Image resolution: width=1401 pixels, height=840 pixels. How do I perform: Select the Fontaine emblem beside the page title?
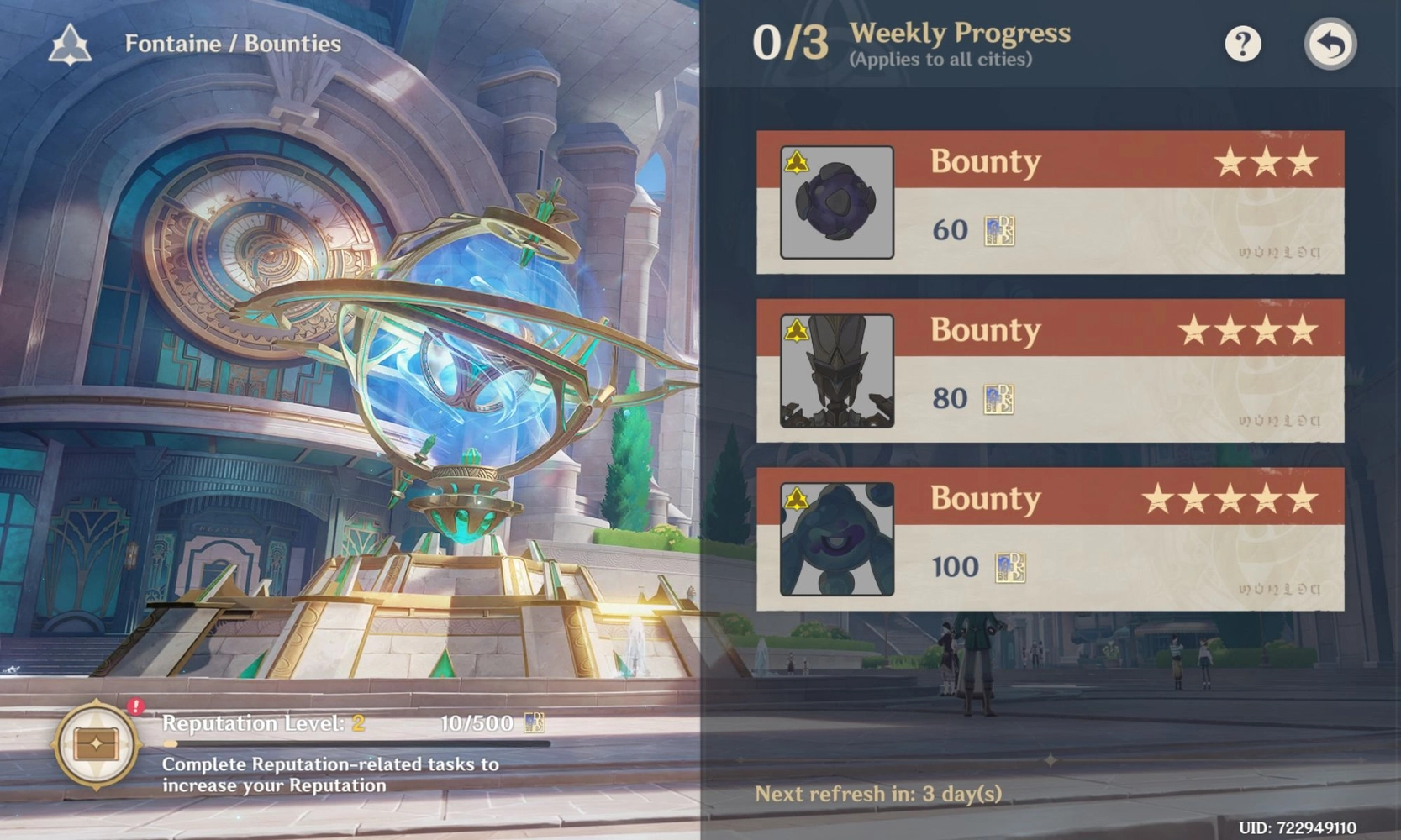(x=69, y=44)
